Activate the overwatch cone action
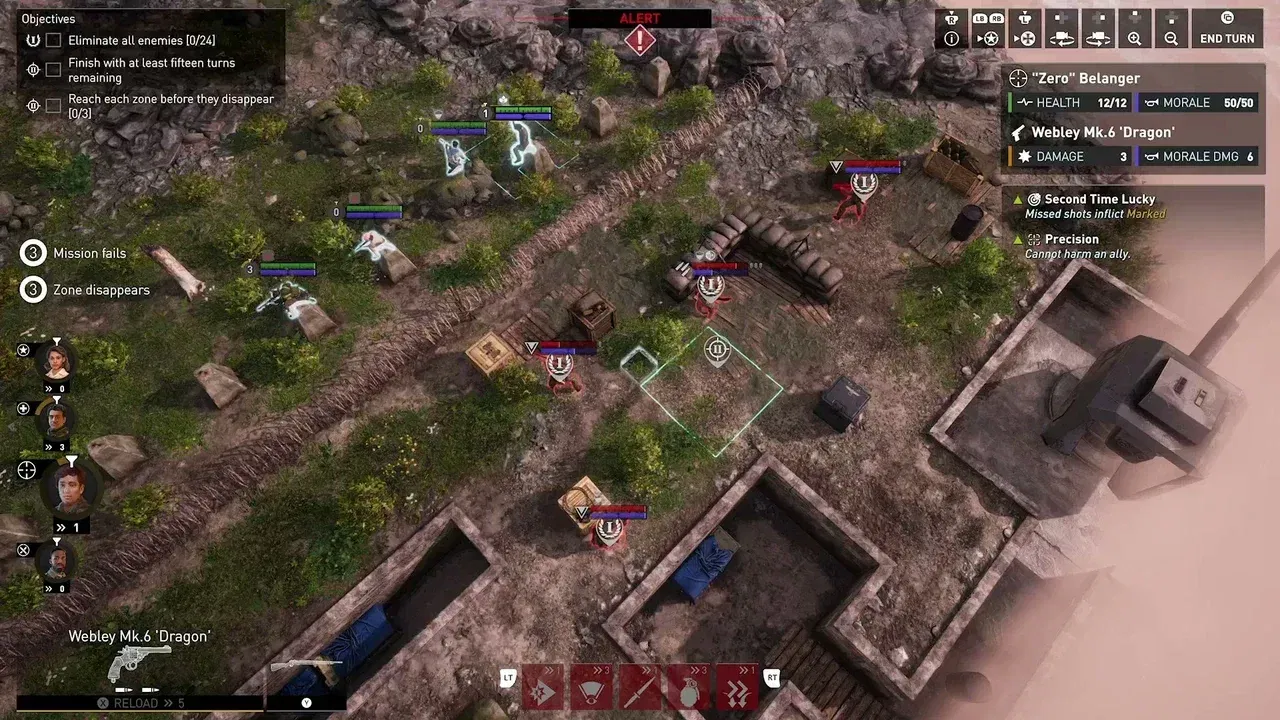The image size is (1280, 720). click(x=591, y=686)
